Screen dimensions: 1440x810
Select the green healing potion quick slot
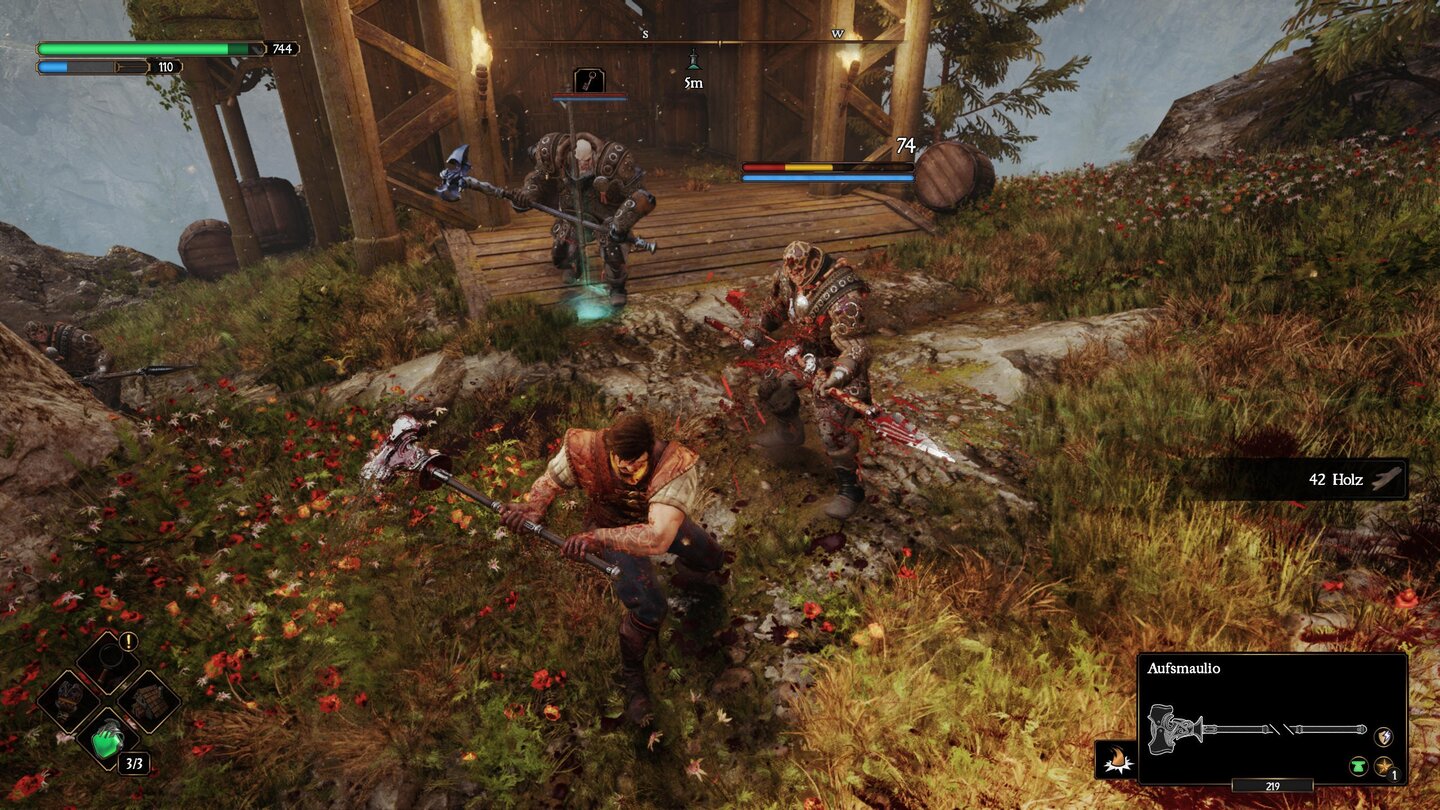(x=108, y=741)
